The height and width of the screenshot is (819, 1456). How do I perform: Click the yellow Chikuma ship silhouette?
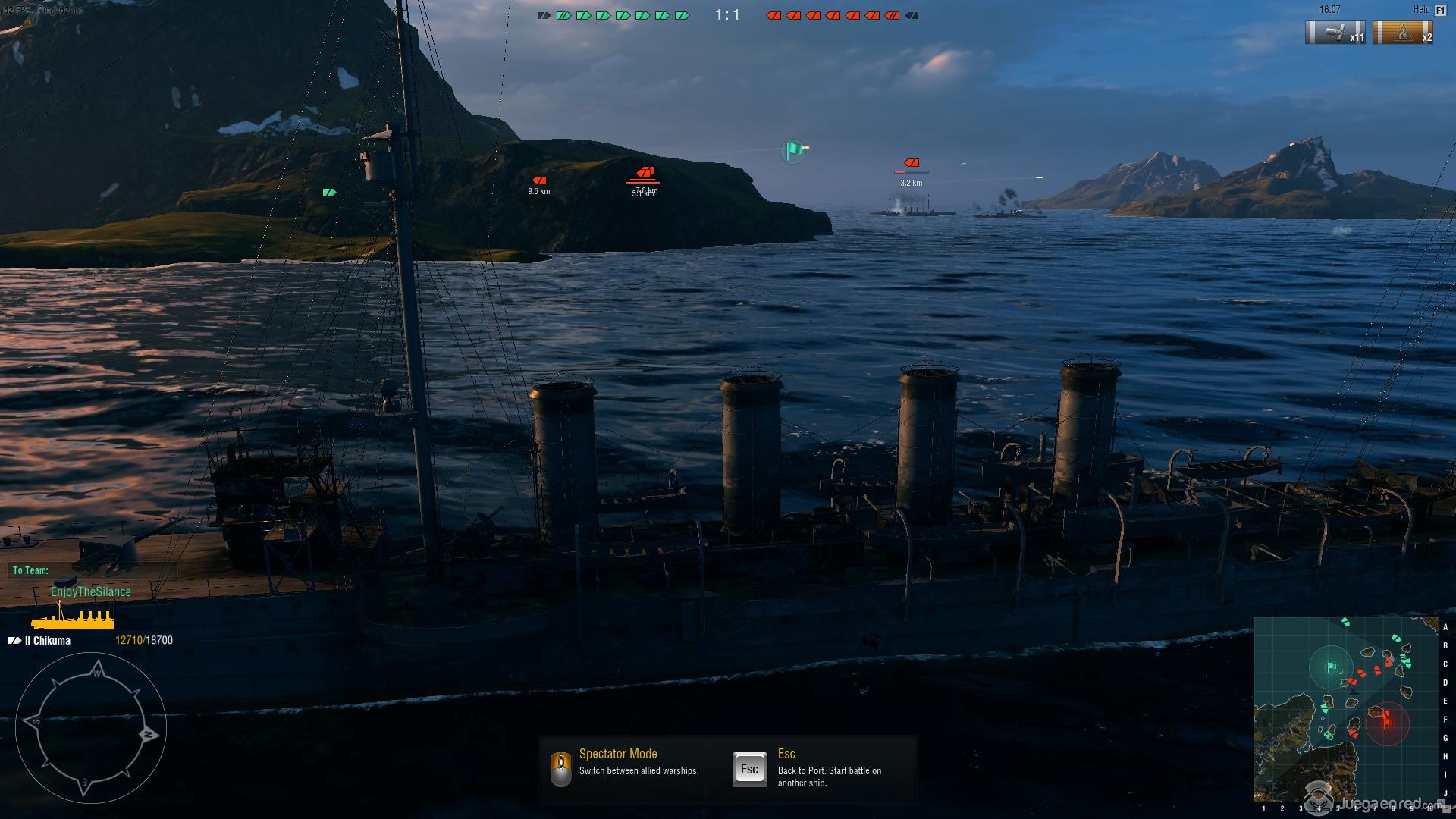tap(73, 620)
